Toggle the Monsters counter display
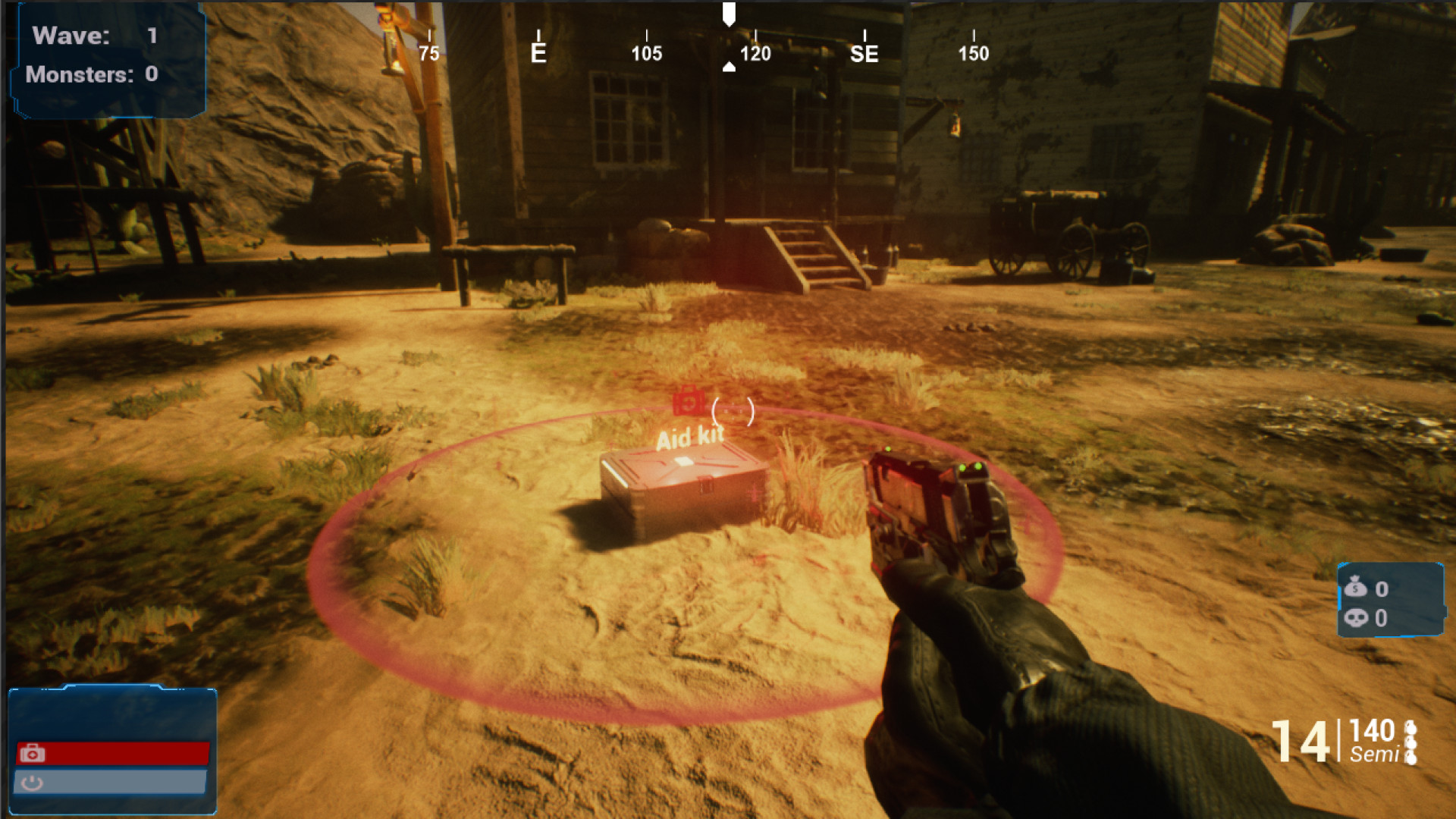Viewport: 1456px width, 819px height. click(x=91, y=75)
